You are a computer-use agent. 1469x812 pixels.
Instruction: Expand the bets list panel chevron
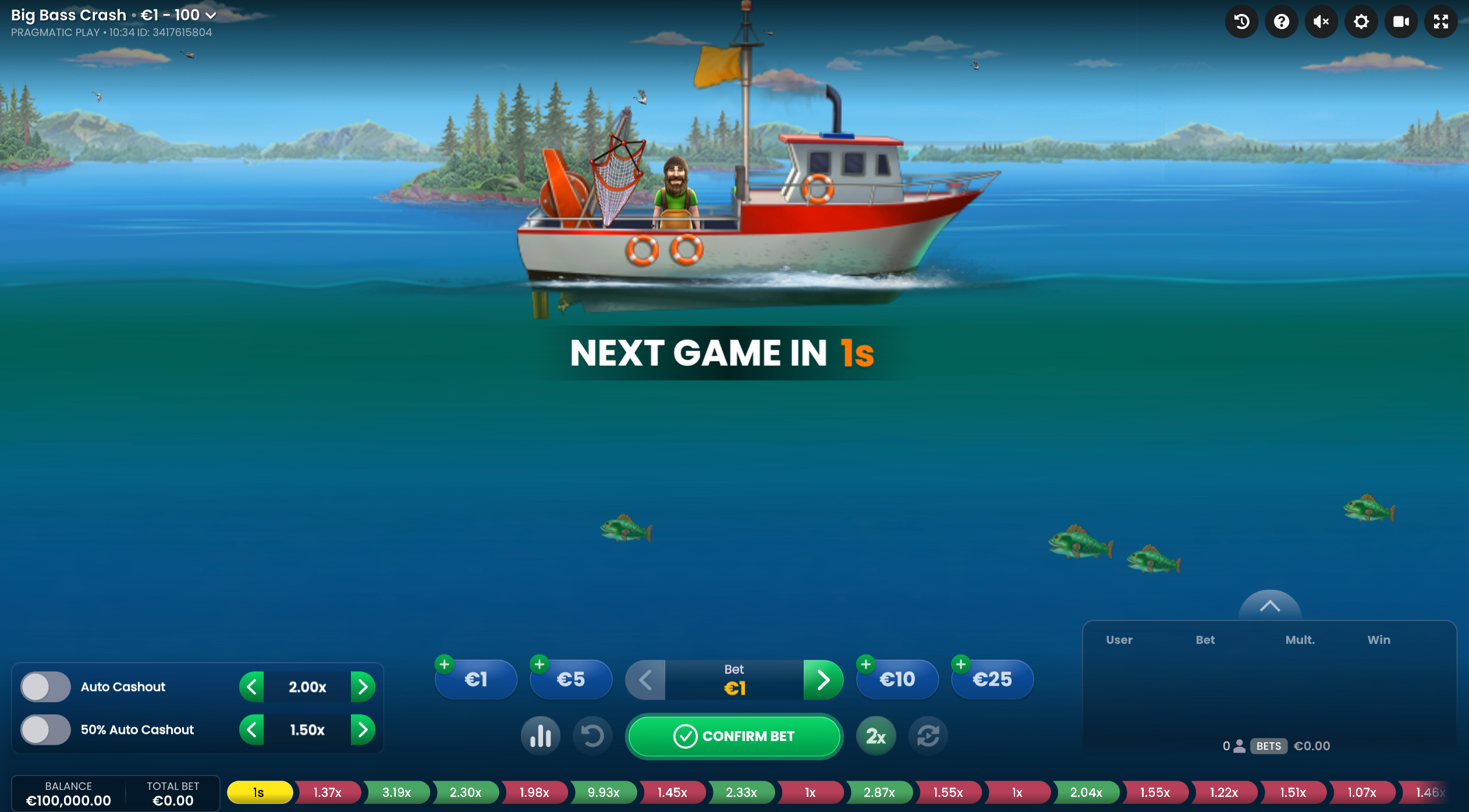point(1270,605)
